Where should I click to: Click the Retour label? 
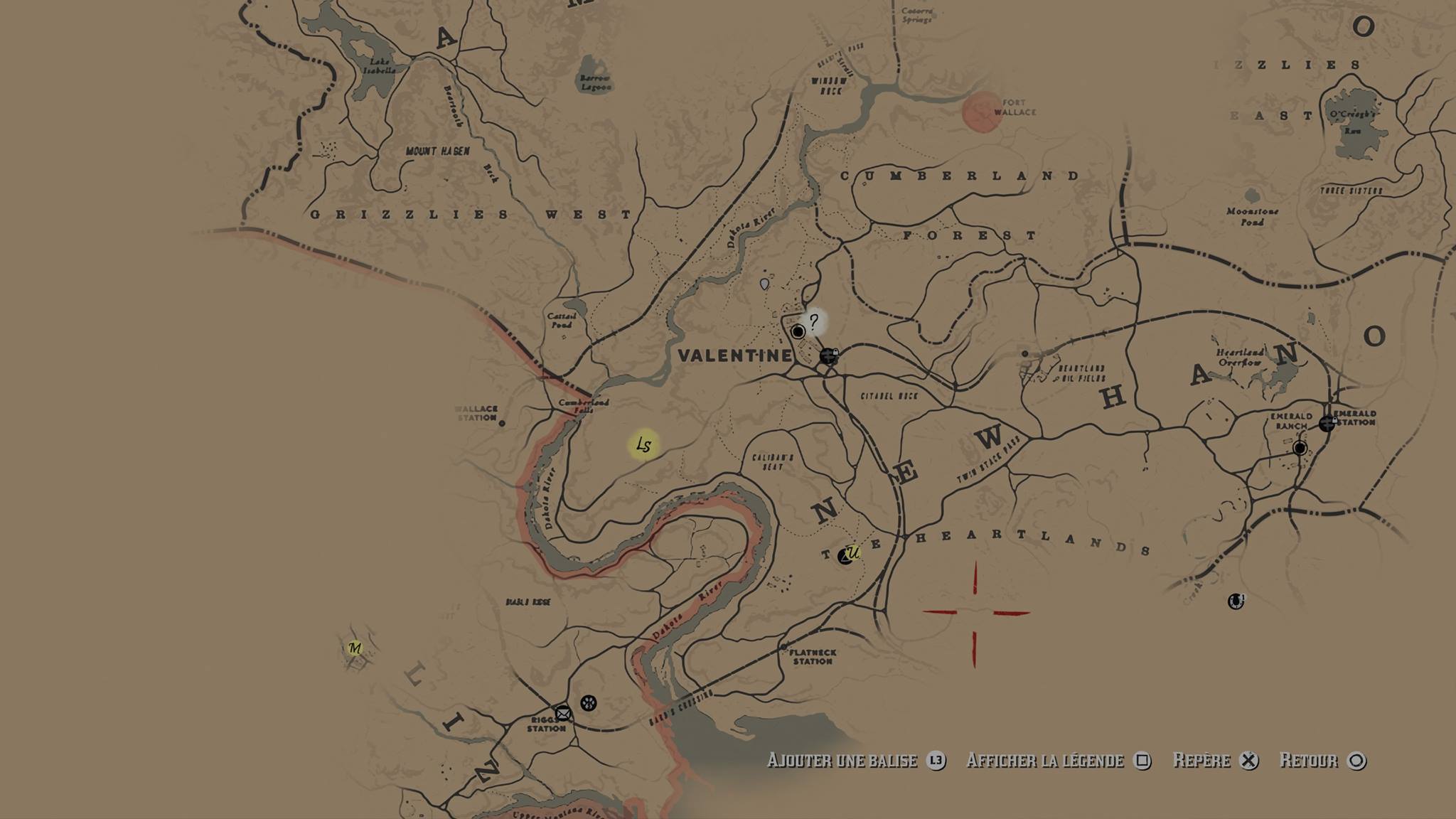[1309, 761]
